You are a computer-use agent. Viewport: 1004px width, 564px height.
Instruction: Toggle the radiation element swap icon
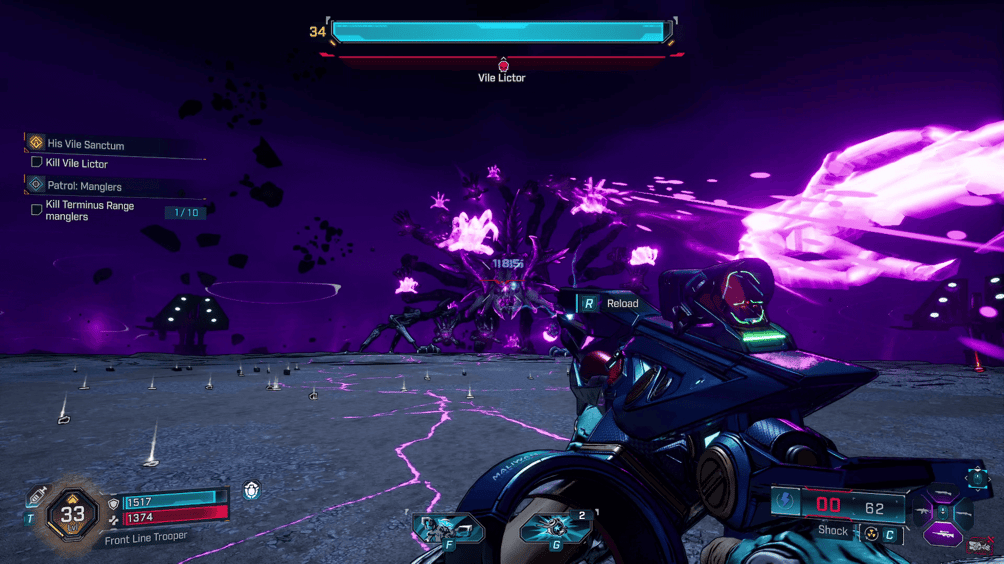click(872, 535)
